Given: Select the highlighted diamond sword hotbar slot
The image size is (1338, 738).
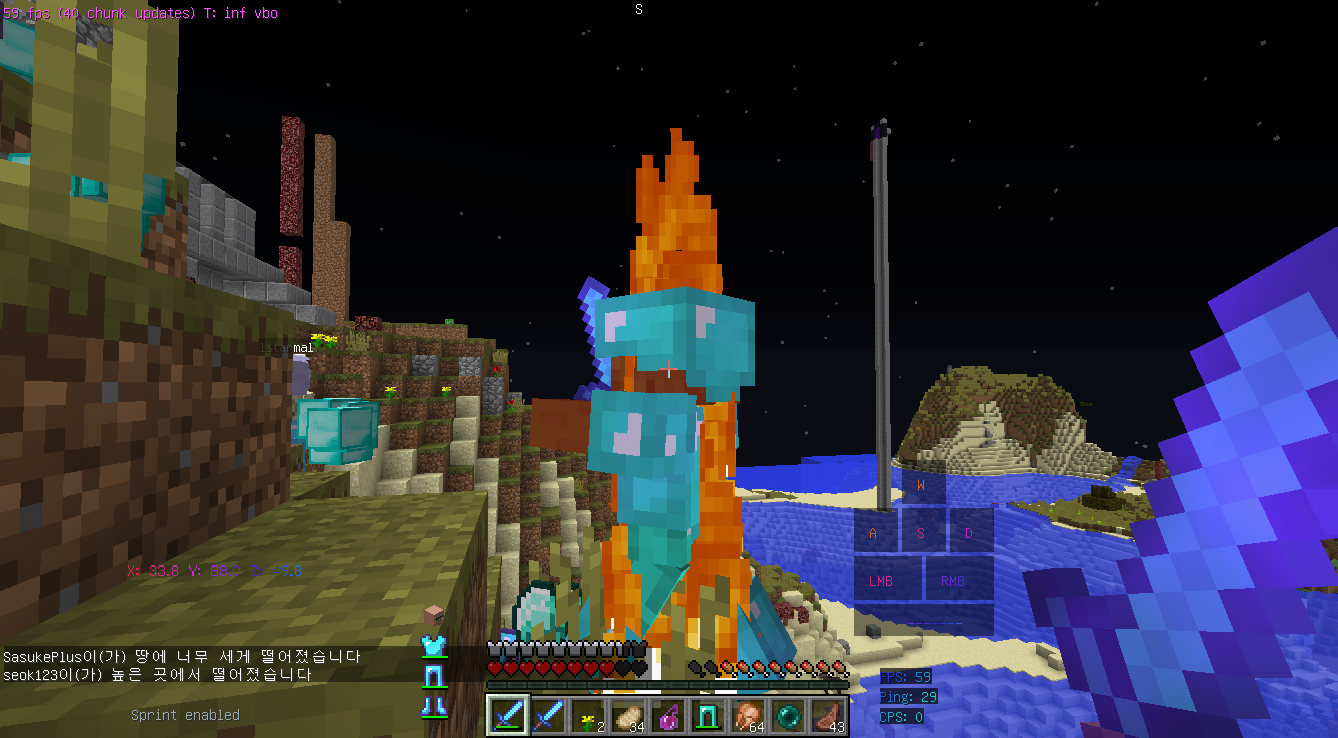Looking at the screenshot, I should pos(507,716).
